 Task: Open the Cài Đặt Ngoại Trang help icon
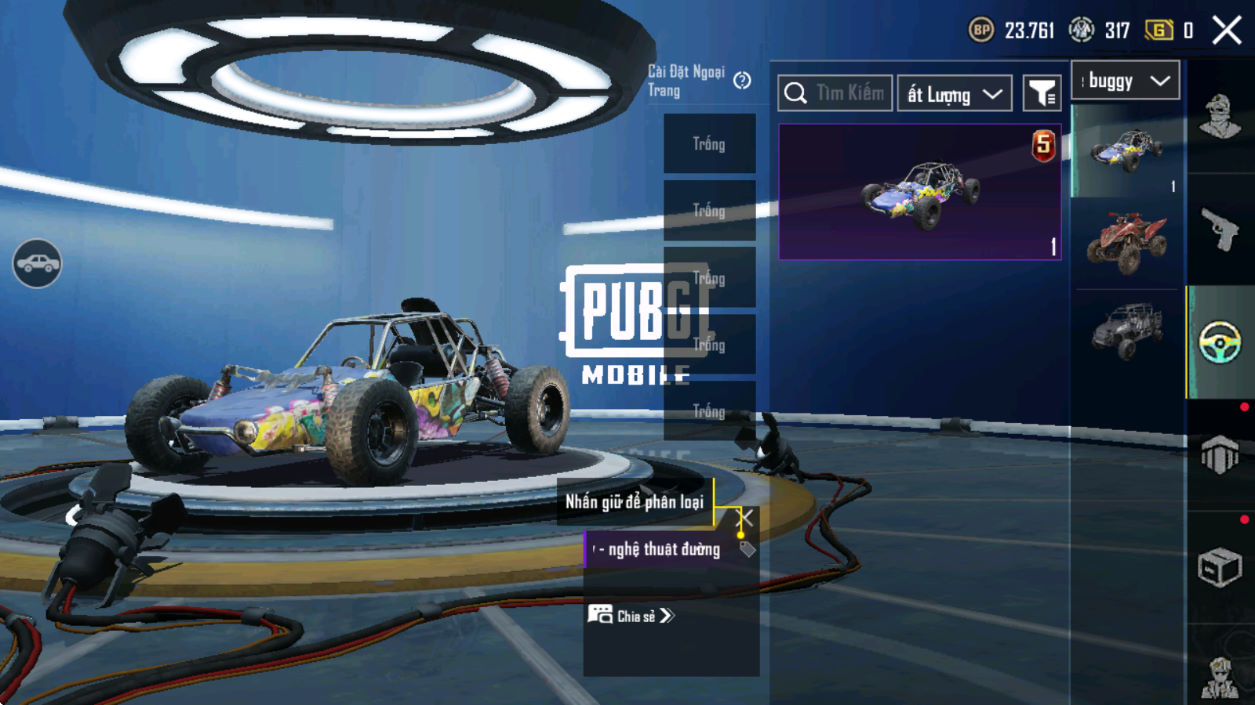pos(742,81)
